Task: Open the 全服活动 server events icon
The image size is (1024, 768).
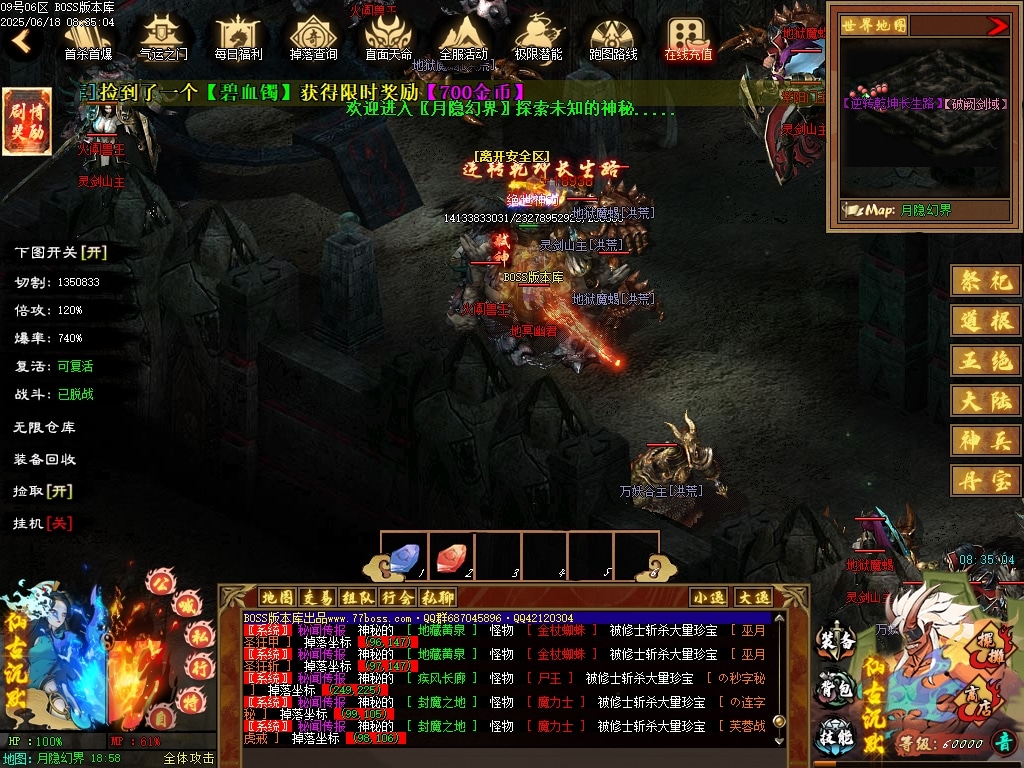Action: 463,36
